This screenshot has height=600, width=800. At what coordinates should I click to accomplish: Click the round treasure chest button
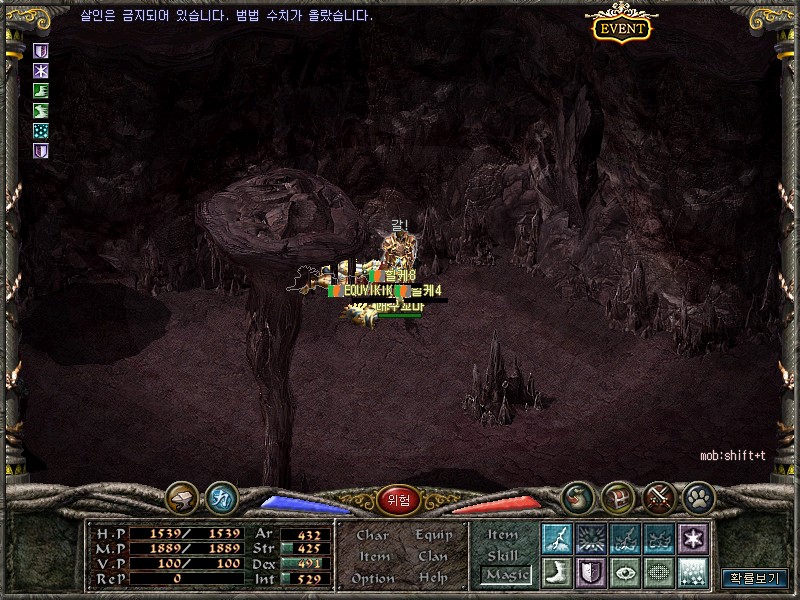(619, 497)
